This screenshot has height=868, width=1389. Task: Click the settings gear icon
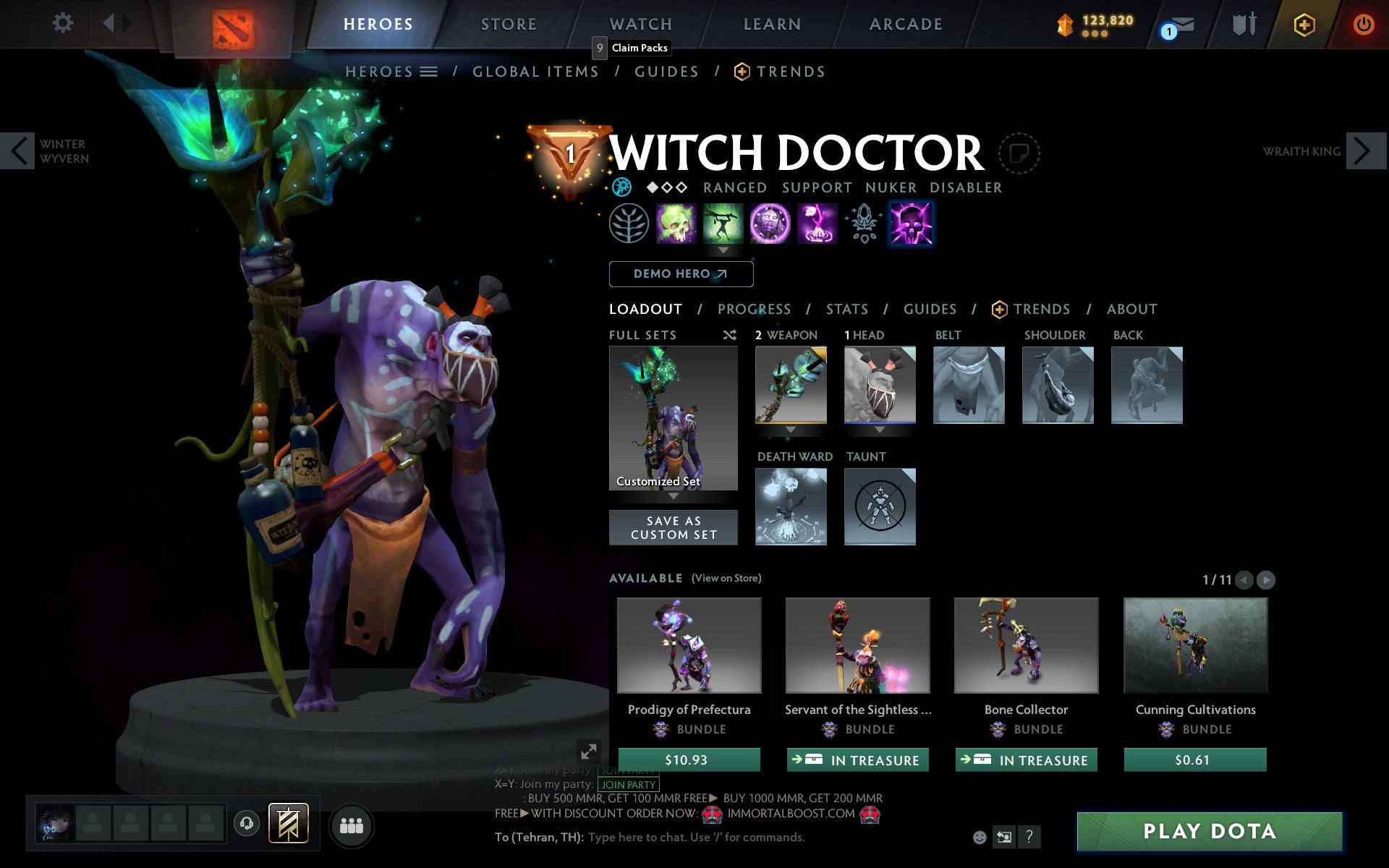click(64, 24)
